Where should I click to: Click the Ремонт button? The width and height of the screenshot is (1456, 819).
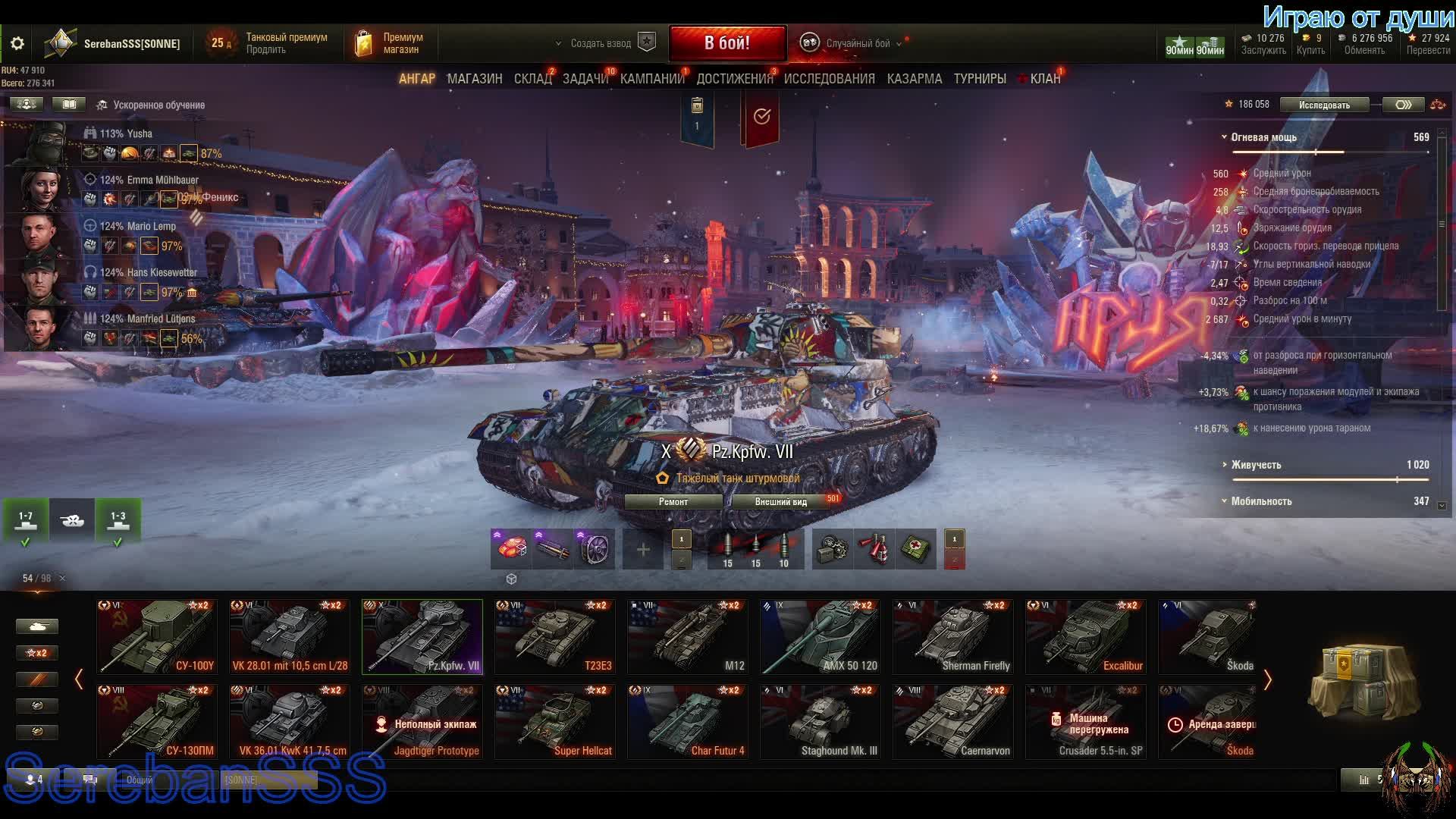pyautogui.click(x=673, y=501)
